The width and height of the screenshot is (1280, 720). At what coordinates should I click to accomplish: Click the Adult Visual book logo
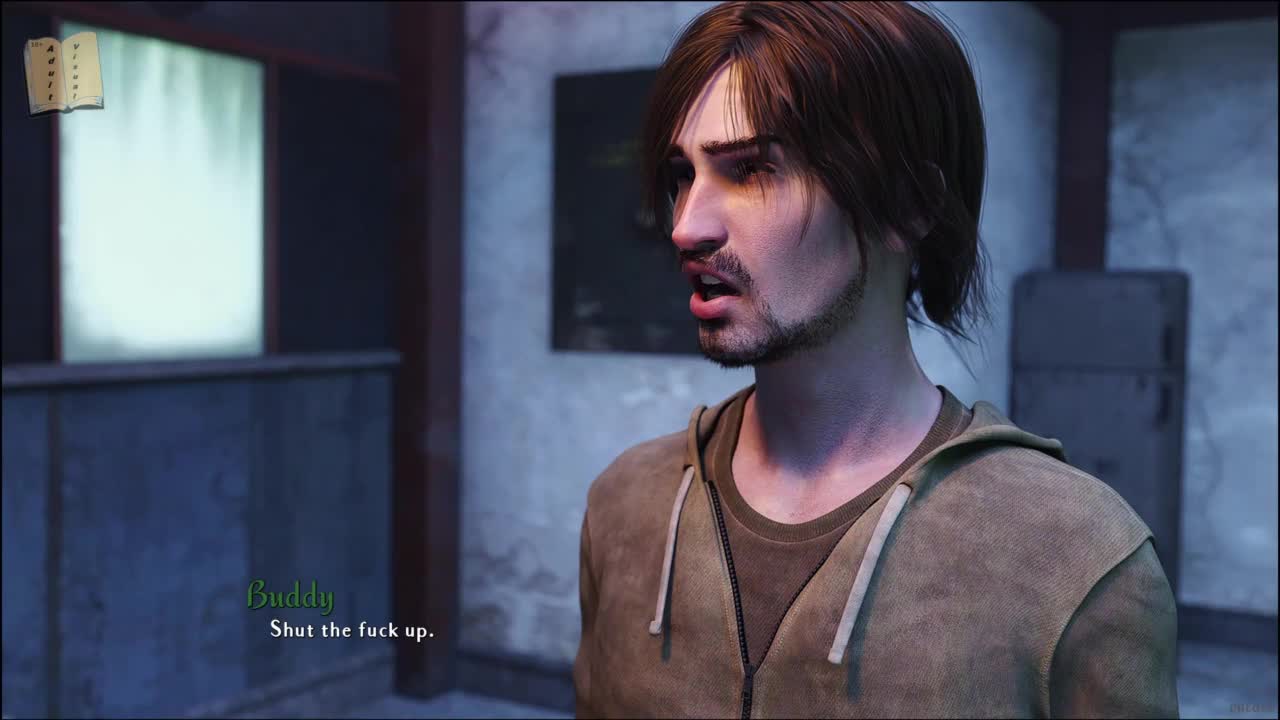tap(64, 74)
